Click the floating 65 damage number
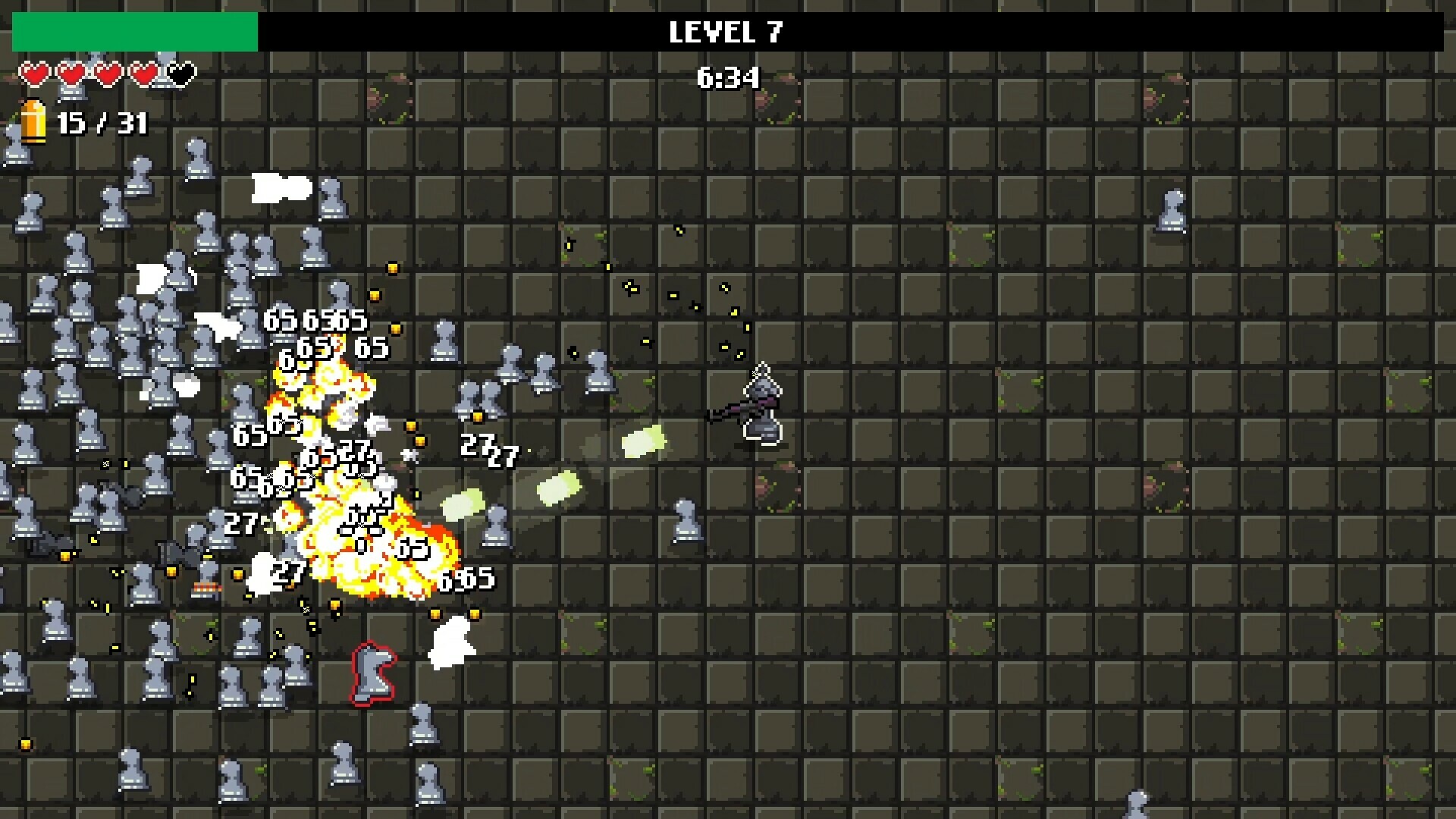This screenshot has width=1456, height=819. point(281,321)
